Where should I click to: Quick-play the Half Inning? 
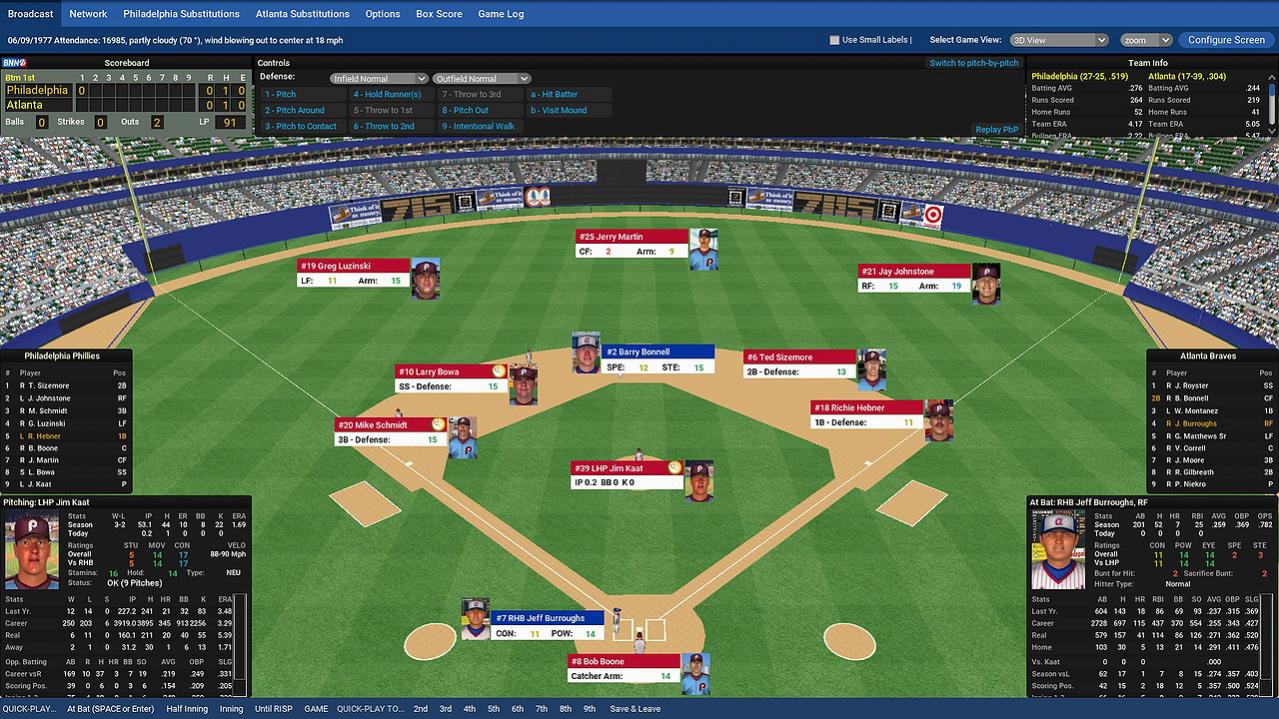pos(188,709)
